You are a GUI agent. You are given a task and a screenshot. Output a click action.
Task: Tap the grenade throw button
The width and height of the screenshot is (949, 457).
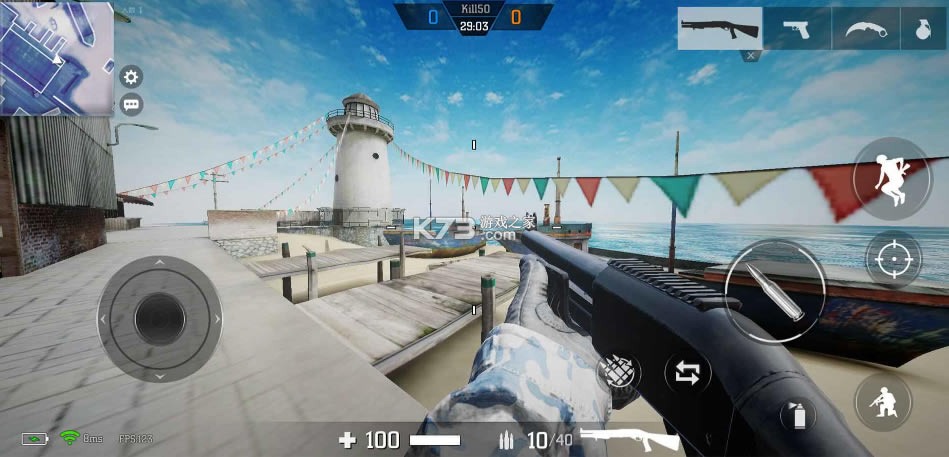click(x=619, y=373)
